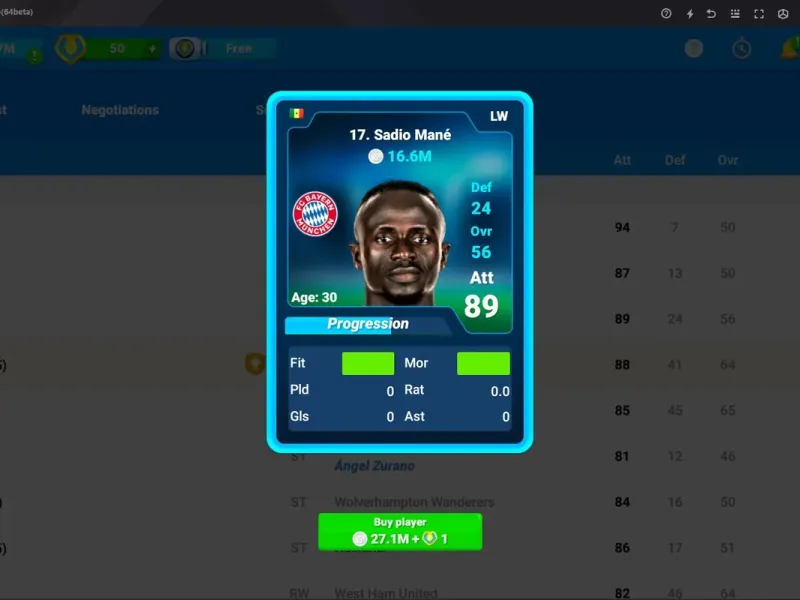
Task: Sort the list by Def column
Action: tap(675, 160)
